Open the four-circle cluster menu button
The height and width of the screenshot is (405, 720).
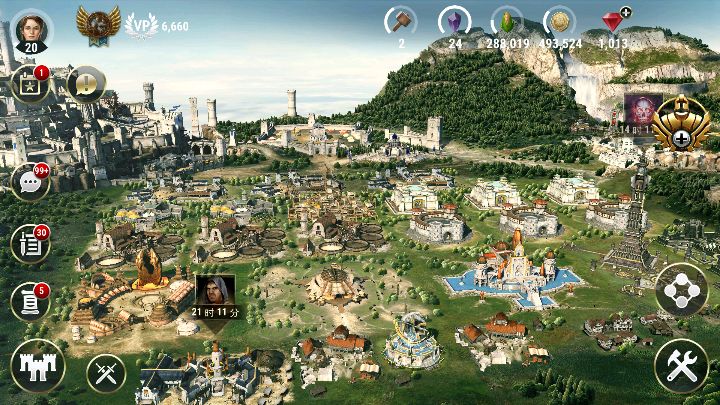(x=681, y=292)
